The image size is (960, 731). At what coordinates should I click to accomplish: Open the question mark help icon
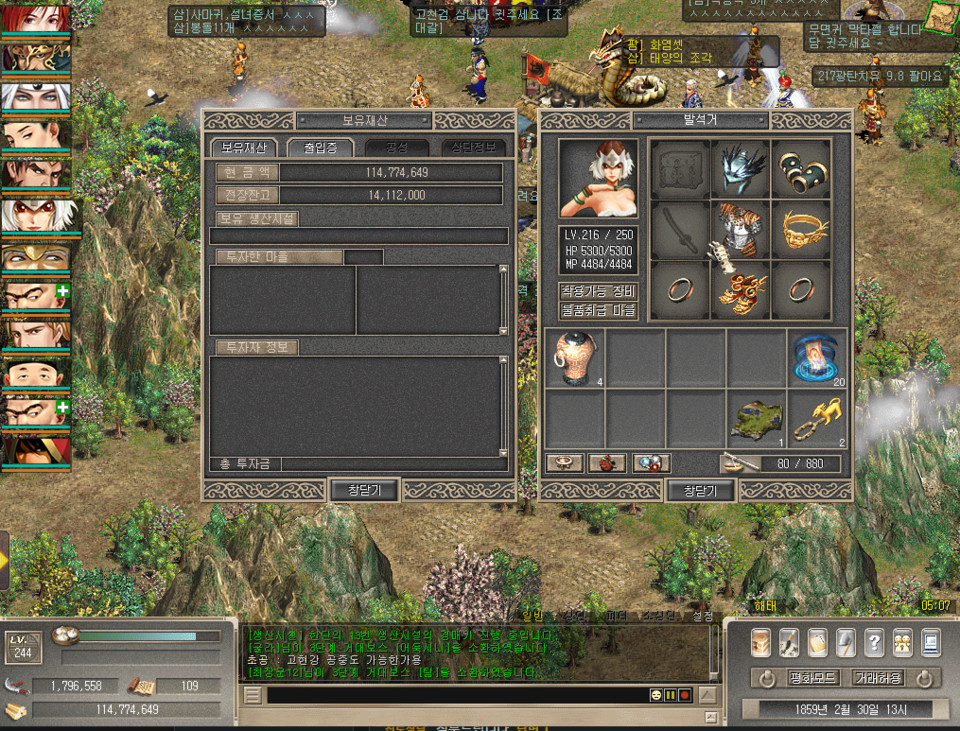point(873,641)
